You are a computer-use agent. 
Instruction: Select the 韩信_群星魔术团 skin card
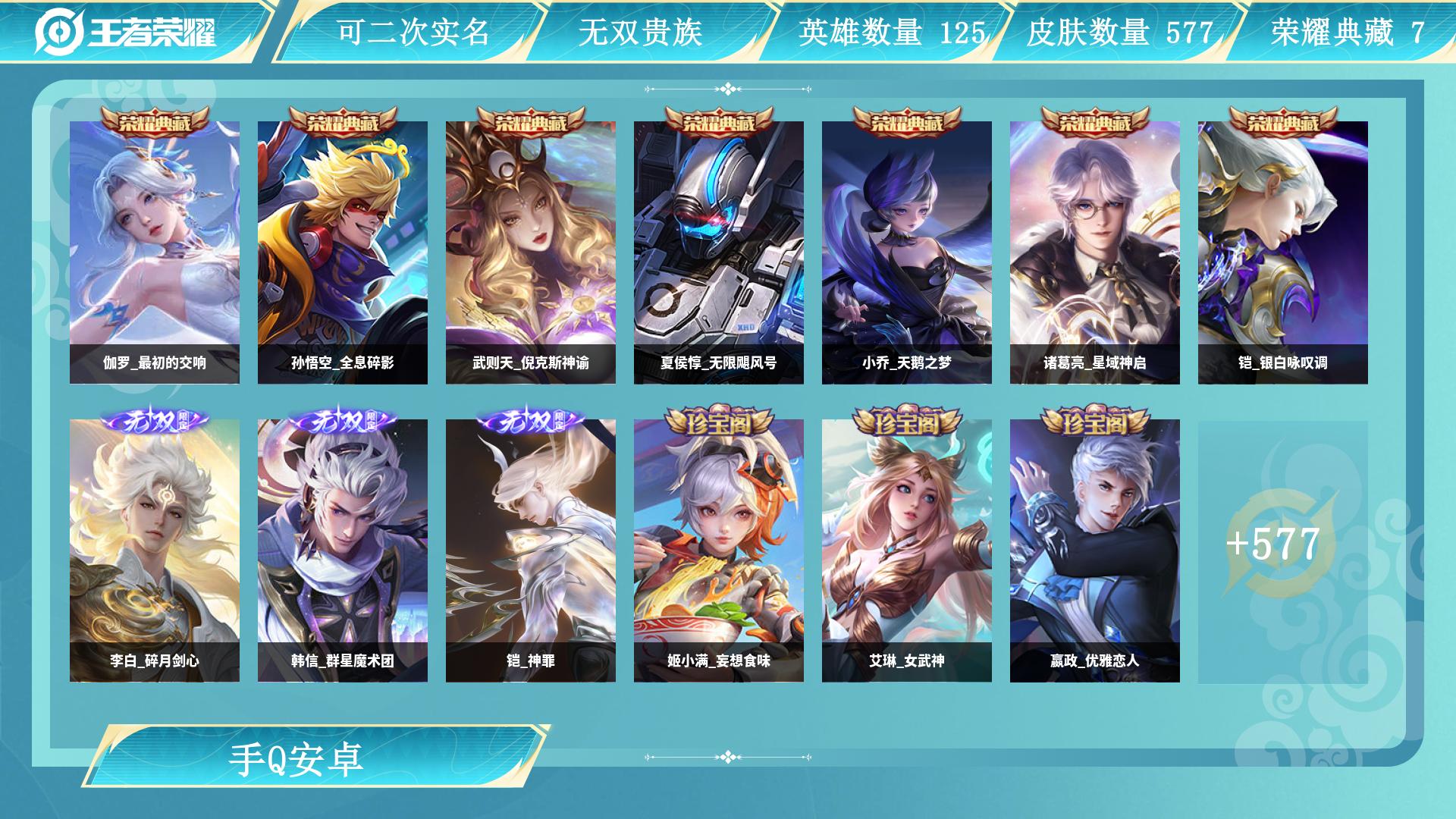point(343,551)
